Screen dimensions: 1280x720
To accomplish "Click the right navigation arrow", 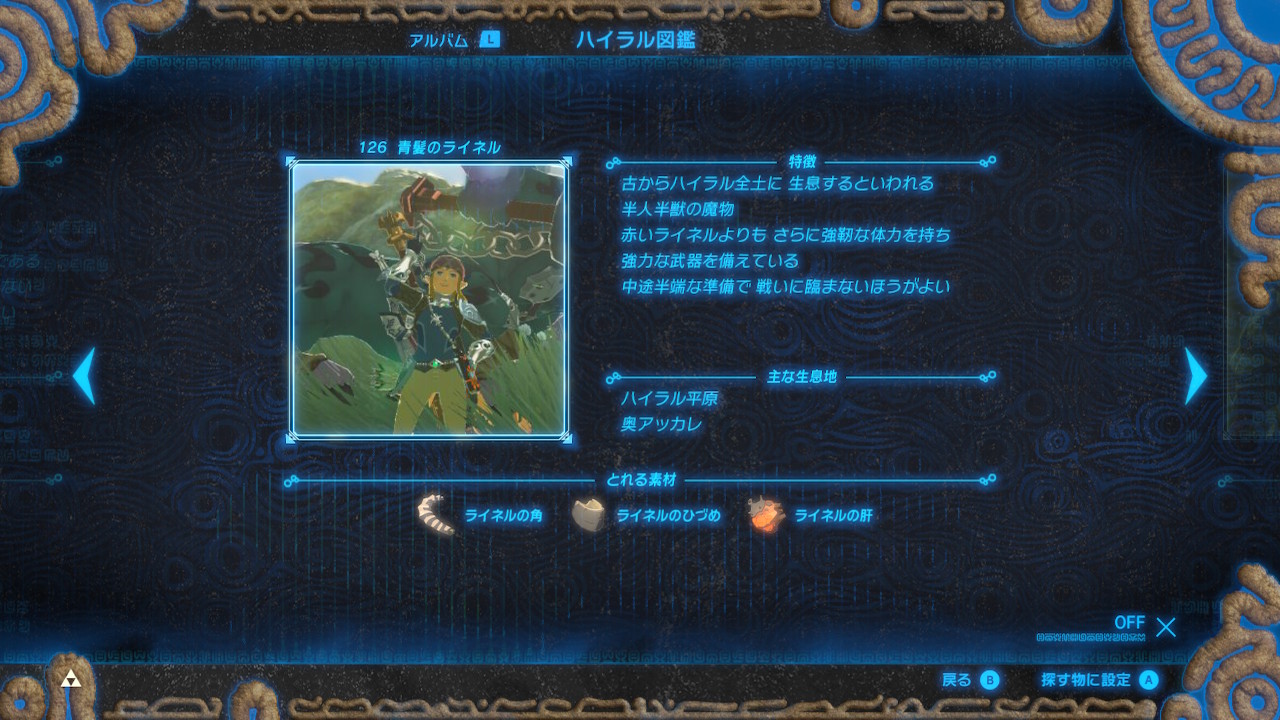I will coord(1193,378).
